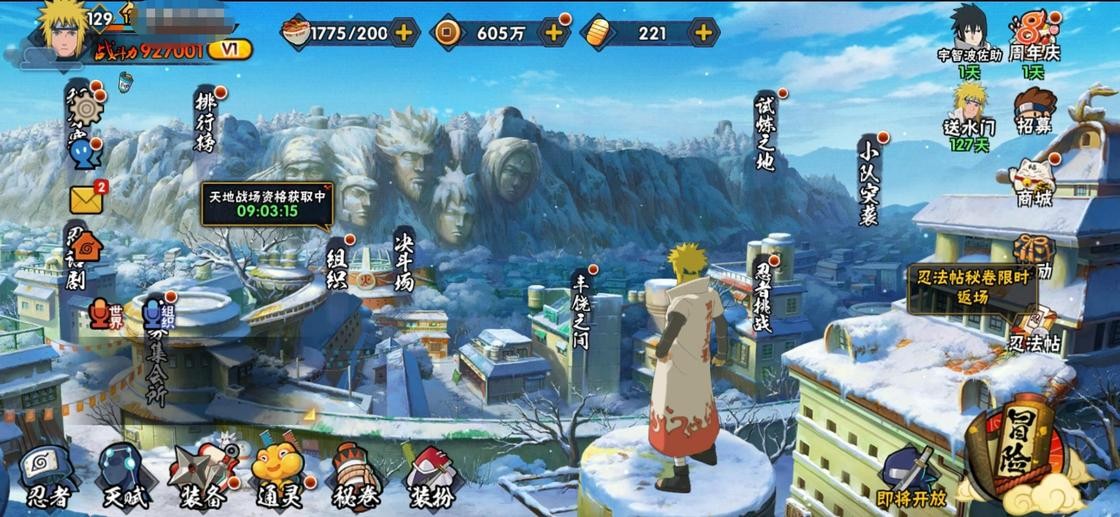Open the 通灵 summoning menu
Image resolution: width=1120 pixels, height=517 pixels.
[277, 475]
